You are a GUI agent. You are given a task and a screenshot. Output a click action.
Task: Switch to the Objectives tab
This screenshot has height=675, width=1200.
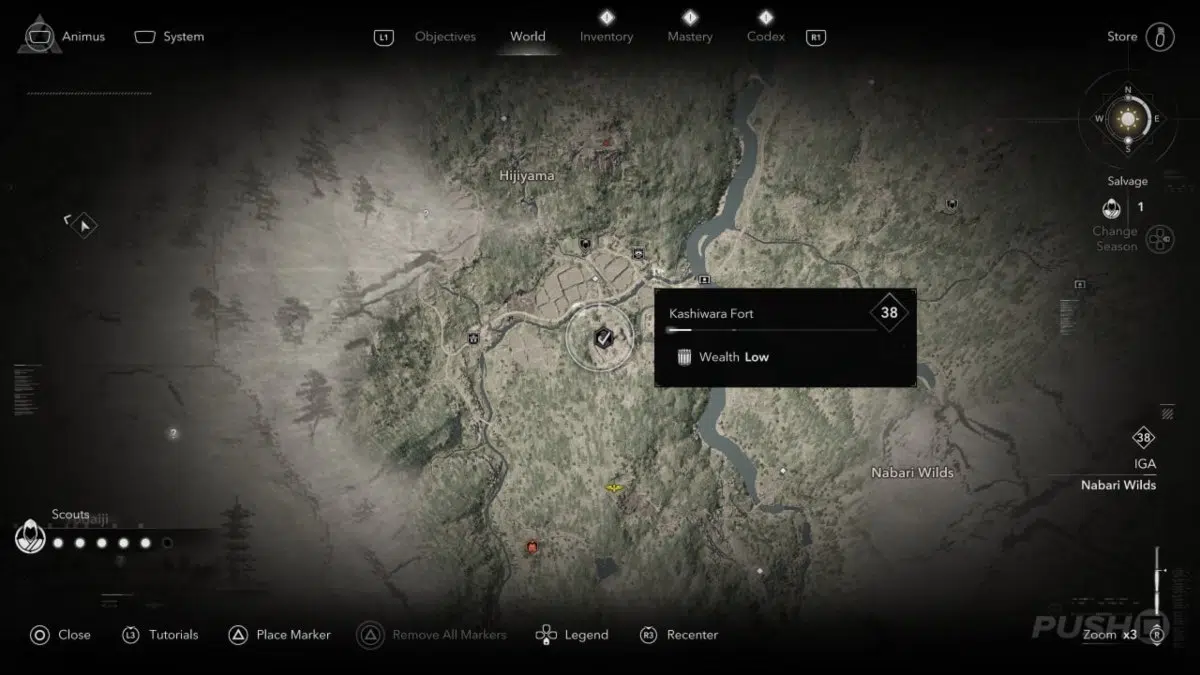[445, 37]
